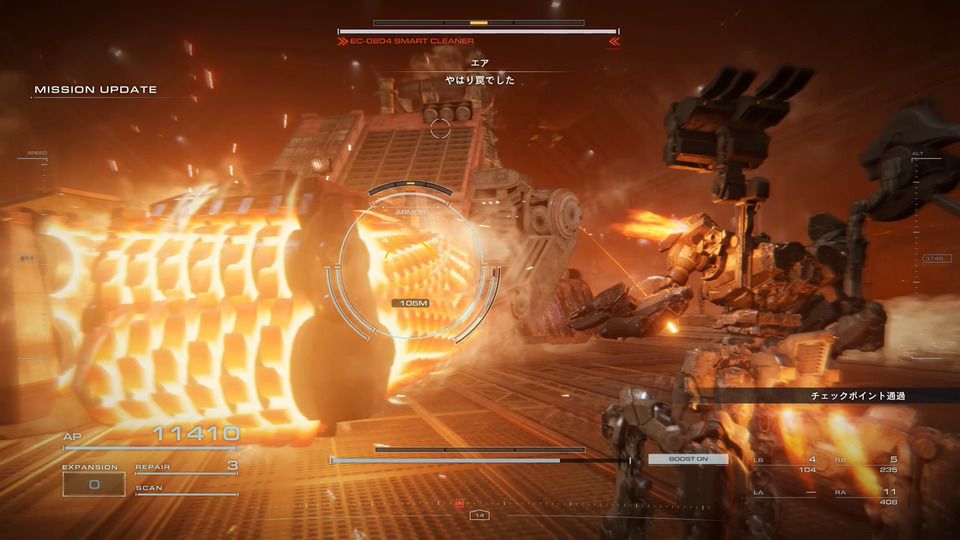960x540 pixels.
Task: Select the Expansion slot box
Action: coord(95,484)
